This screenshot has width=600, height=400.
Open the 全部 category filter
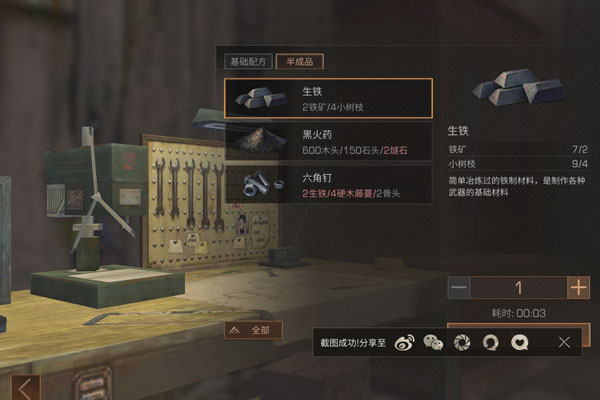pos(253,329)
